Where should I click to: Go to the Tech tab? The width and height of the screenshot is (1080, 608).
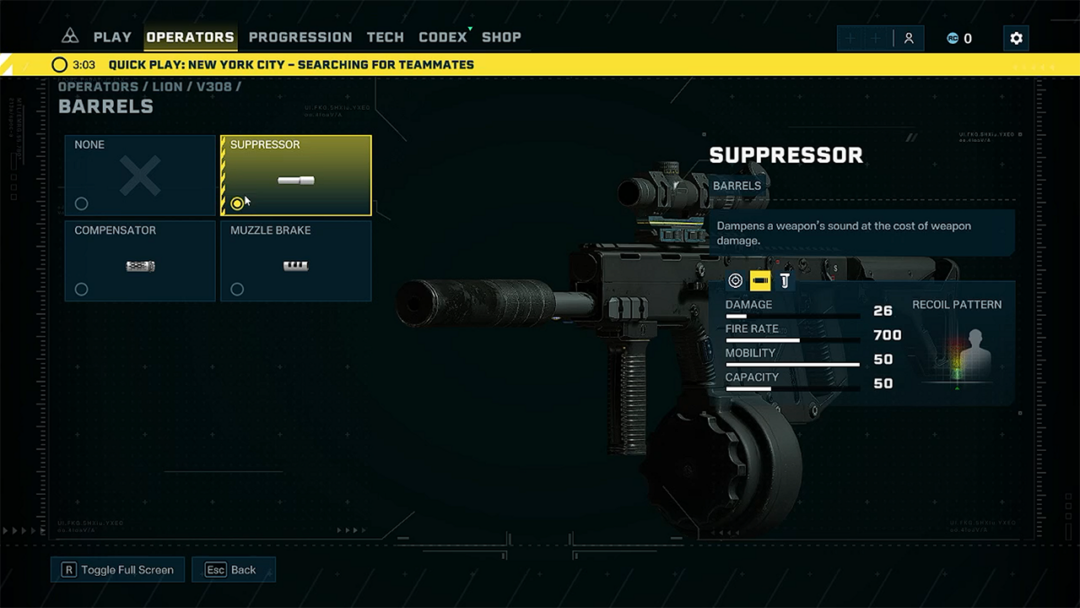pos(385,37)
